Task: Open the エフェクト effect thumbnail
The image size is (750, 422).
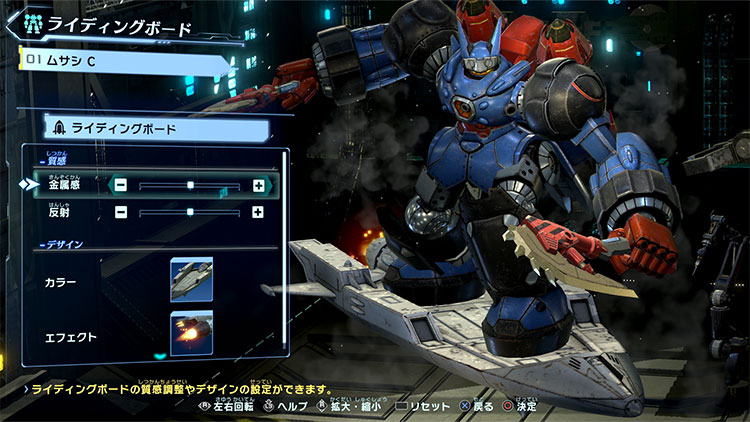Action: pos(191,333)
